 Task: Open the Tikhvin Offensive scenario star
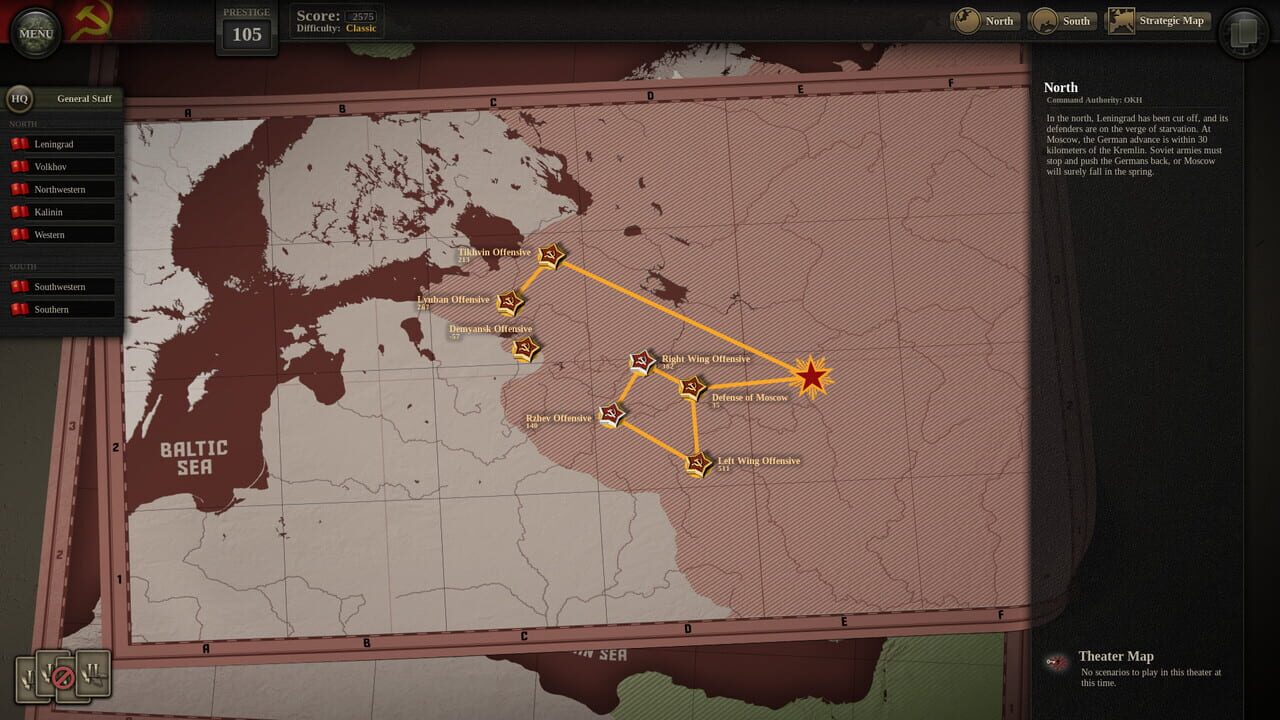(x=549, y=257)
